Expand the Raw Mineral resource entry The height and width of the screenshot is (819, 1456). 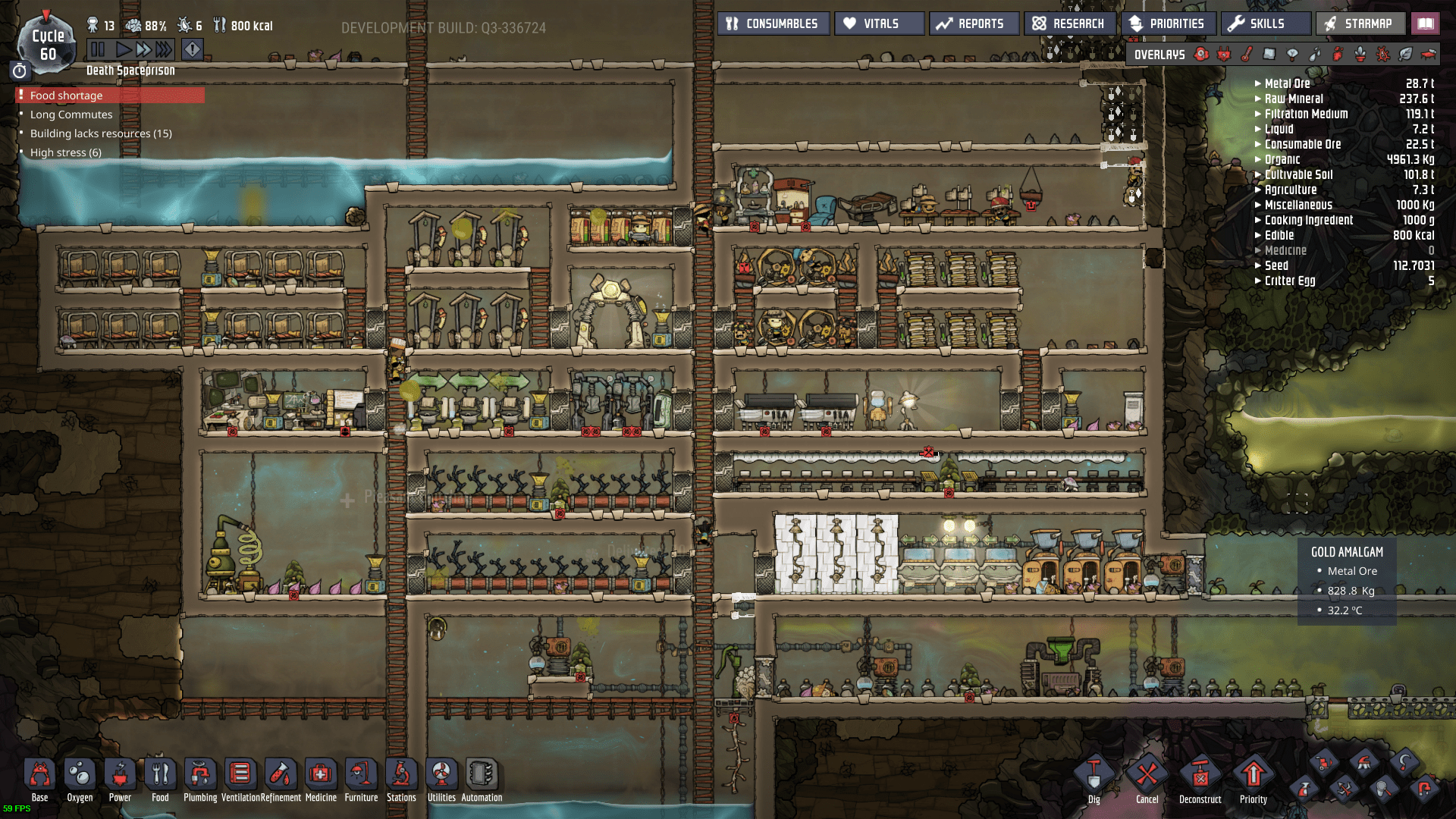1258,99
